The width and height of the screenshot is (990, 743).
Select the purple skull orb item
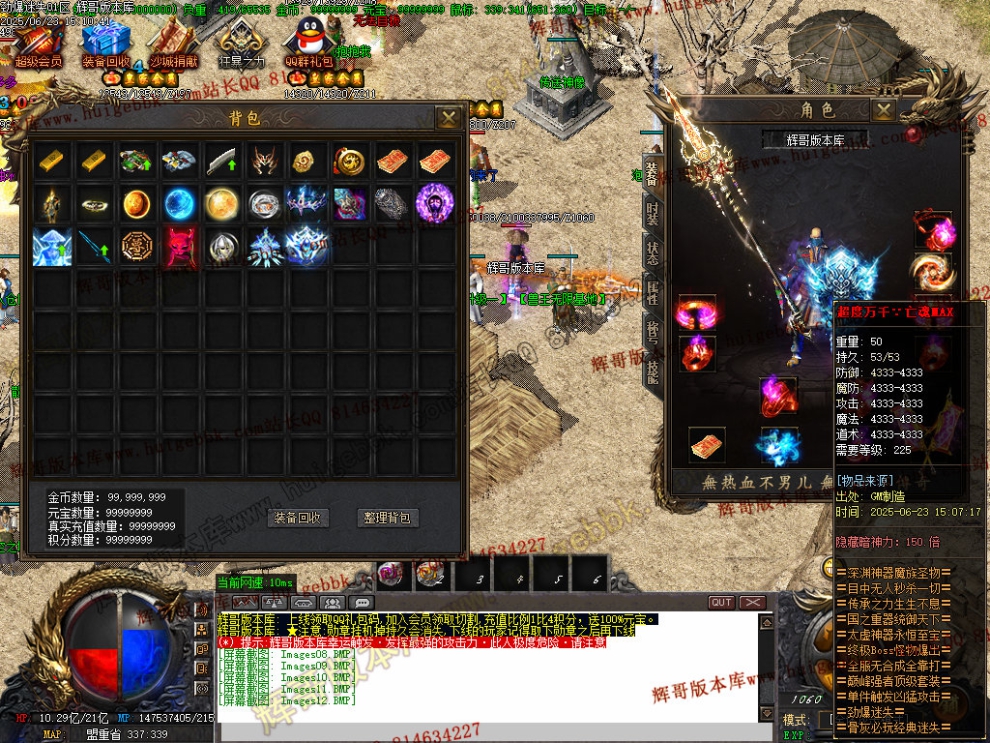[x=435, y=203]
